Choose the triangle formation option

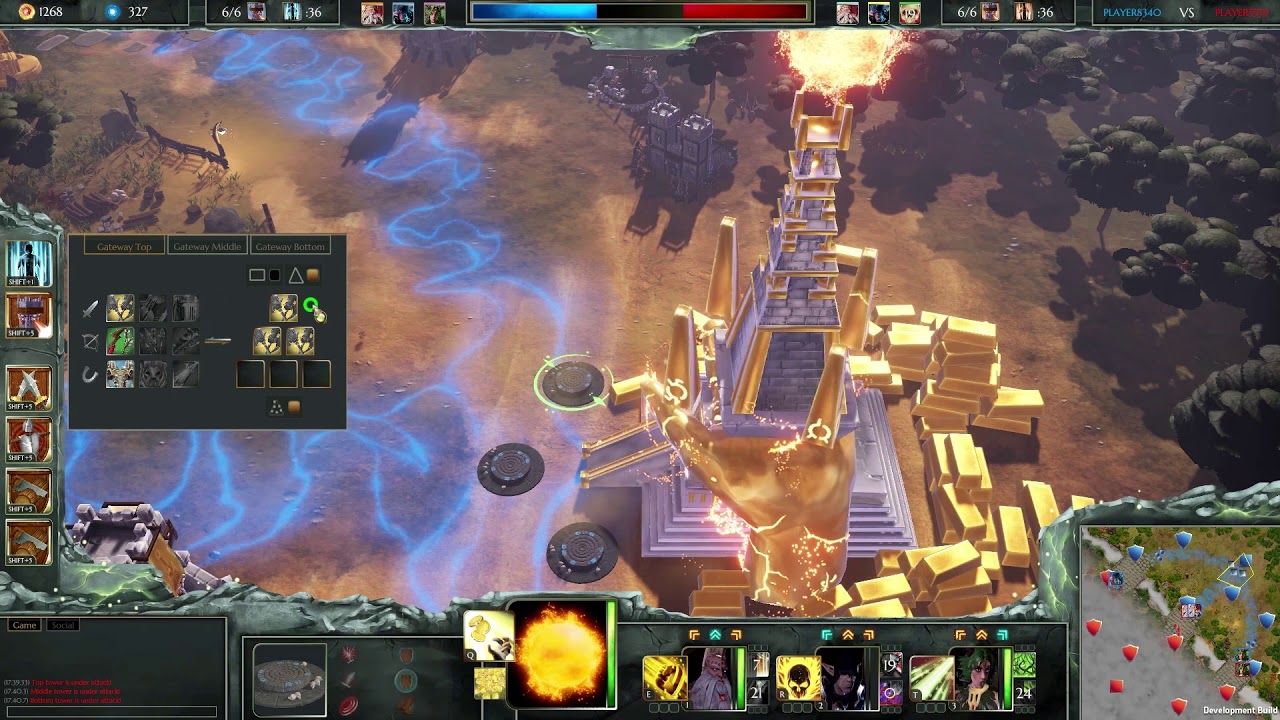295,275
